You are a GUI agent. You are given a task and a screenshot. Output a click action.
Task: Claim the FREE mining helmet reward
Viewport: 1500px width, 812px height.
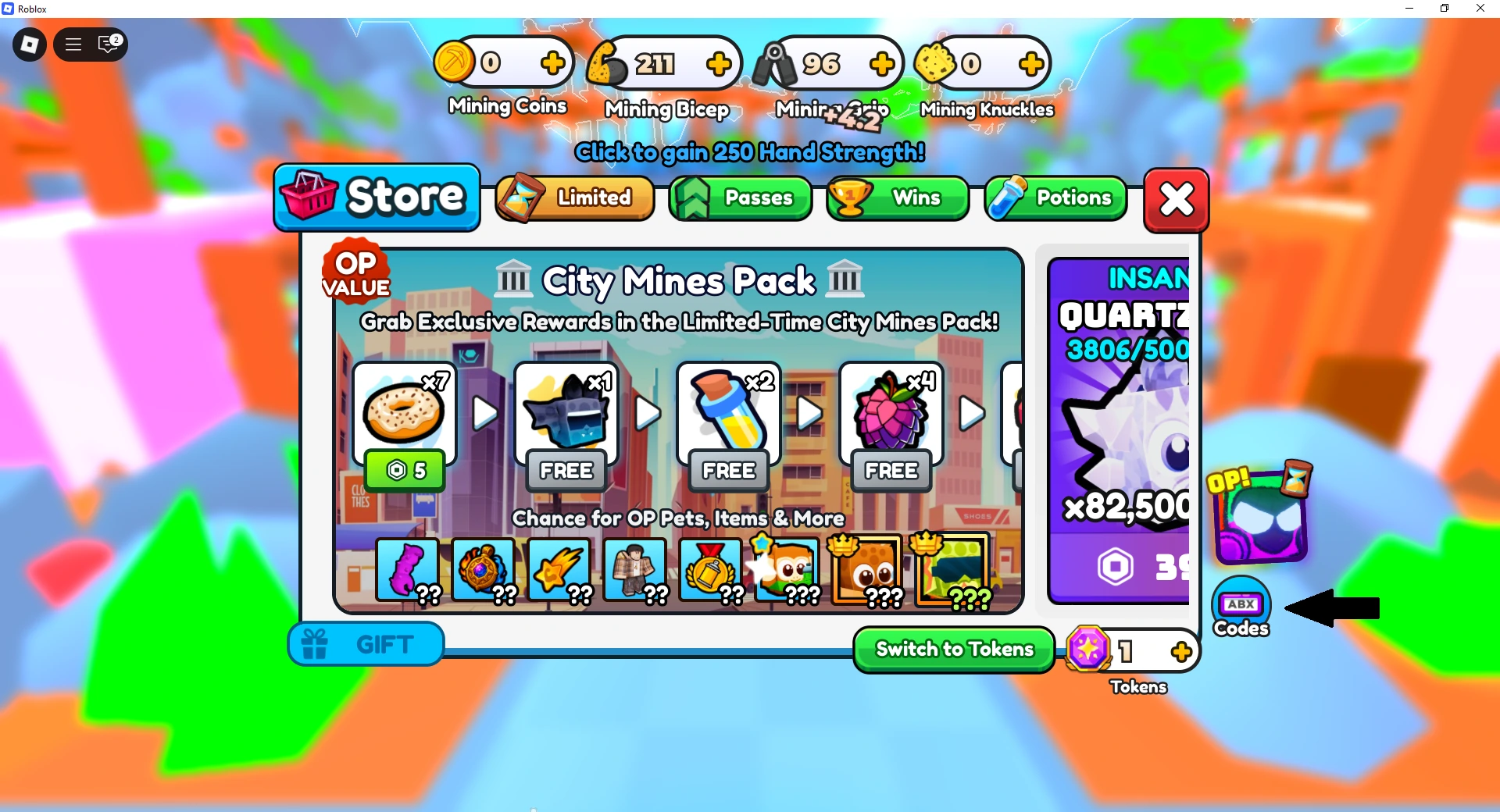click(566, 471)
